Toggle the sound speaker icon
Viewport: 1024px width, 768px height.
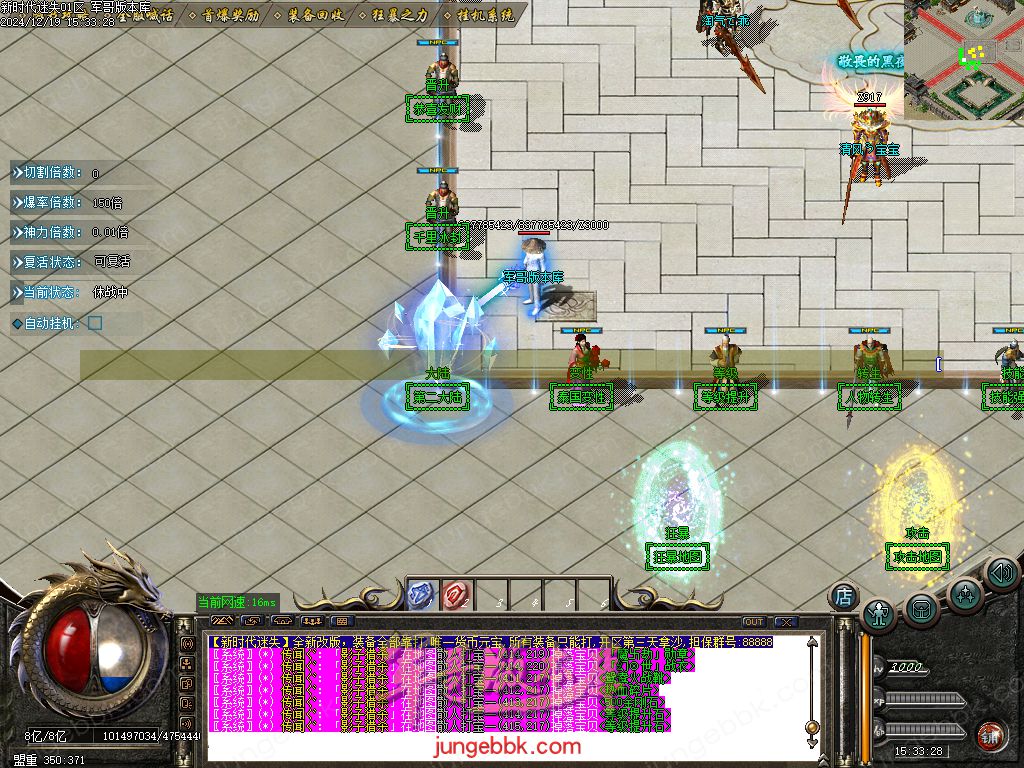coord(1001,573)
